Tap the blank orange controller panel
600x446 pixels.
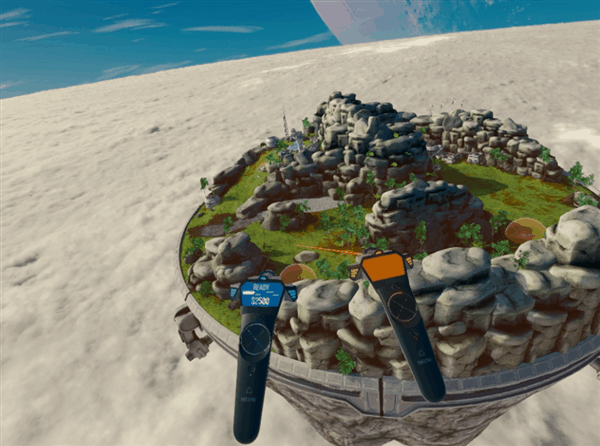point(380,267)
